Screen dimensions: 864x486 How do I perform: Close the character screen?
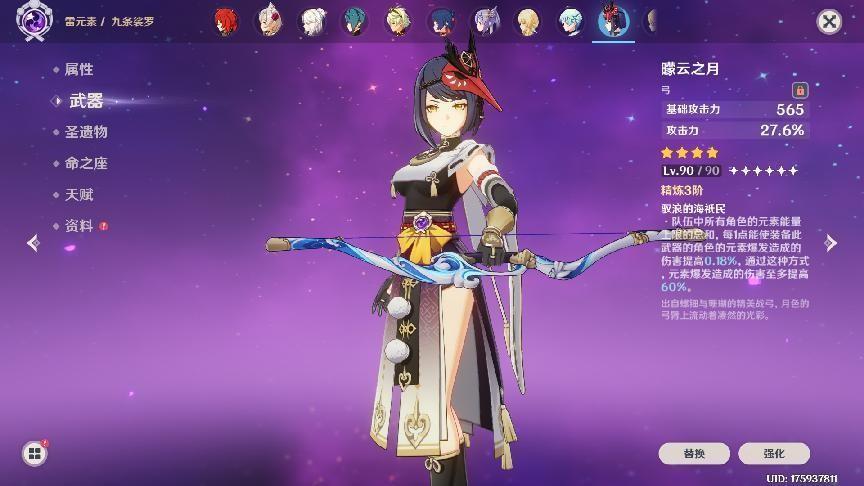[x=829, y=21]
